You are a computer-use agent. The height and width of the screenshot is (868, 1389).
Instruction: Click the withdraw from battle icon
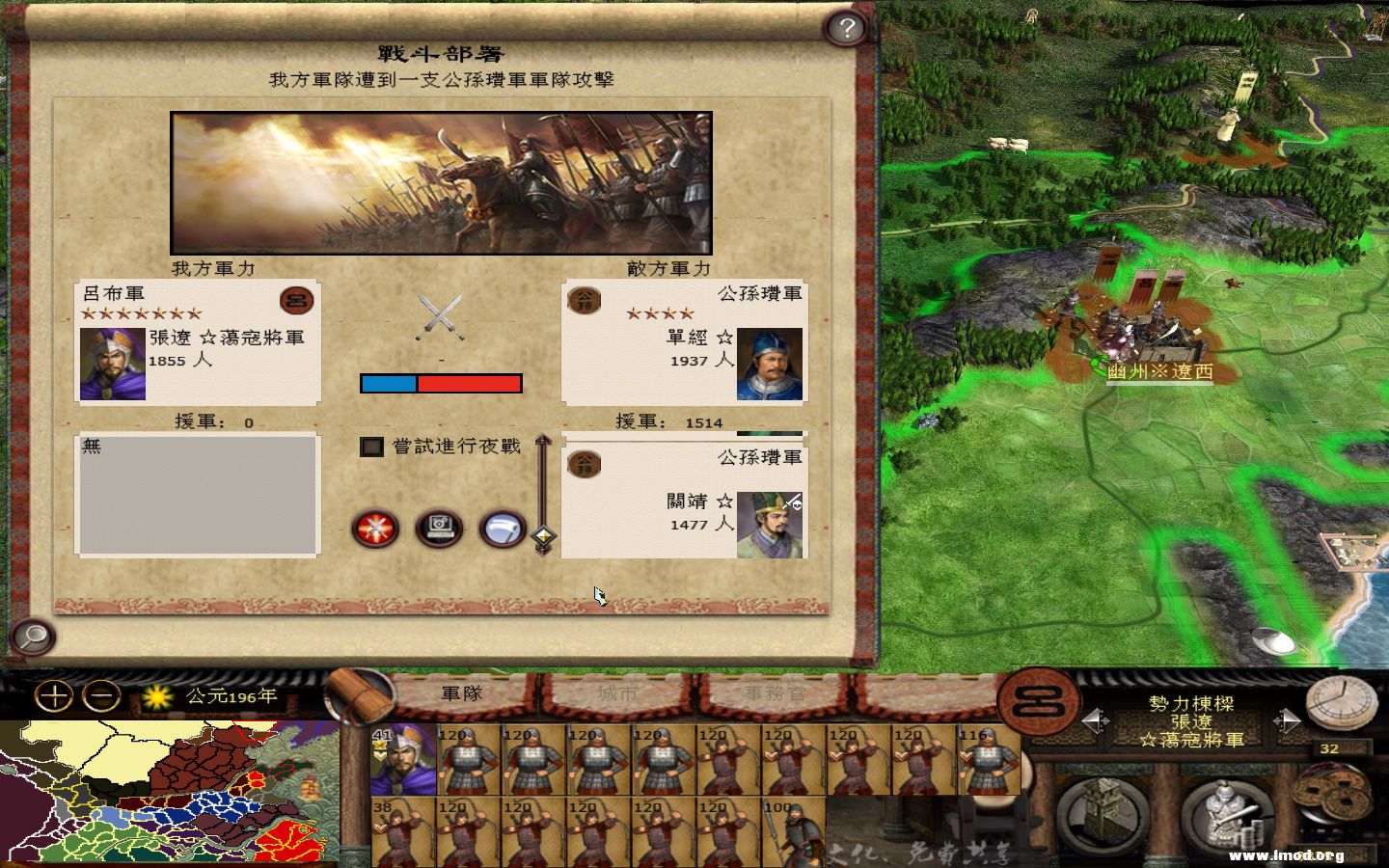[502, 529]
